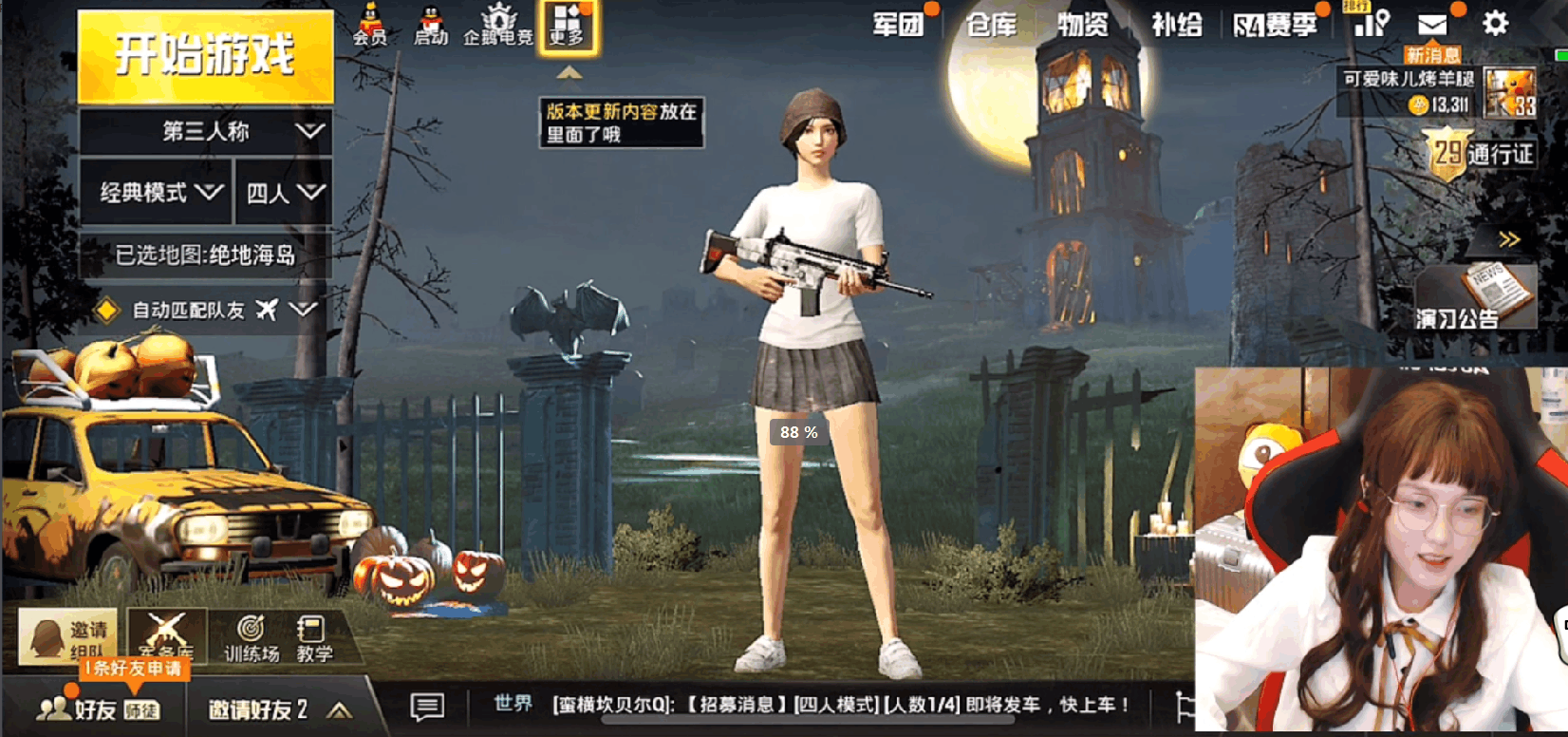Open the chat message bubble icon near 世界
The height and width of the screenshot is (737, 1568).
(427, 706)
